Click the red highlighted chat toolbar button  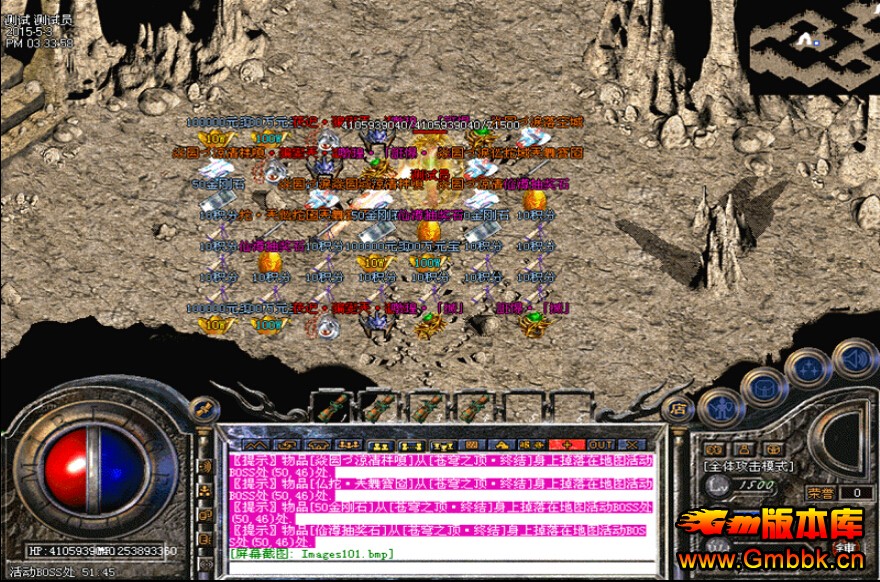(x=566, y=443)
